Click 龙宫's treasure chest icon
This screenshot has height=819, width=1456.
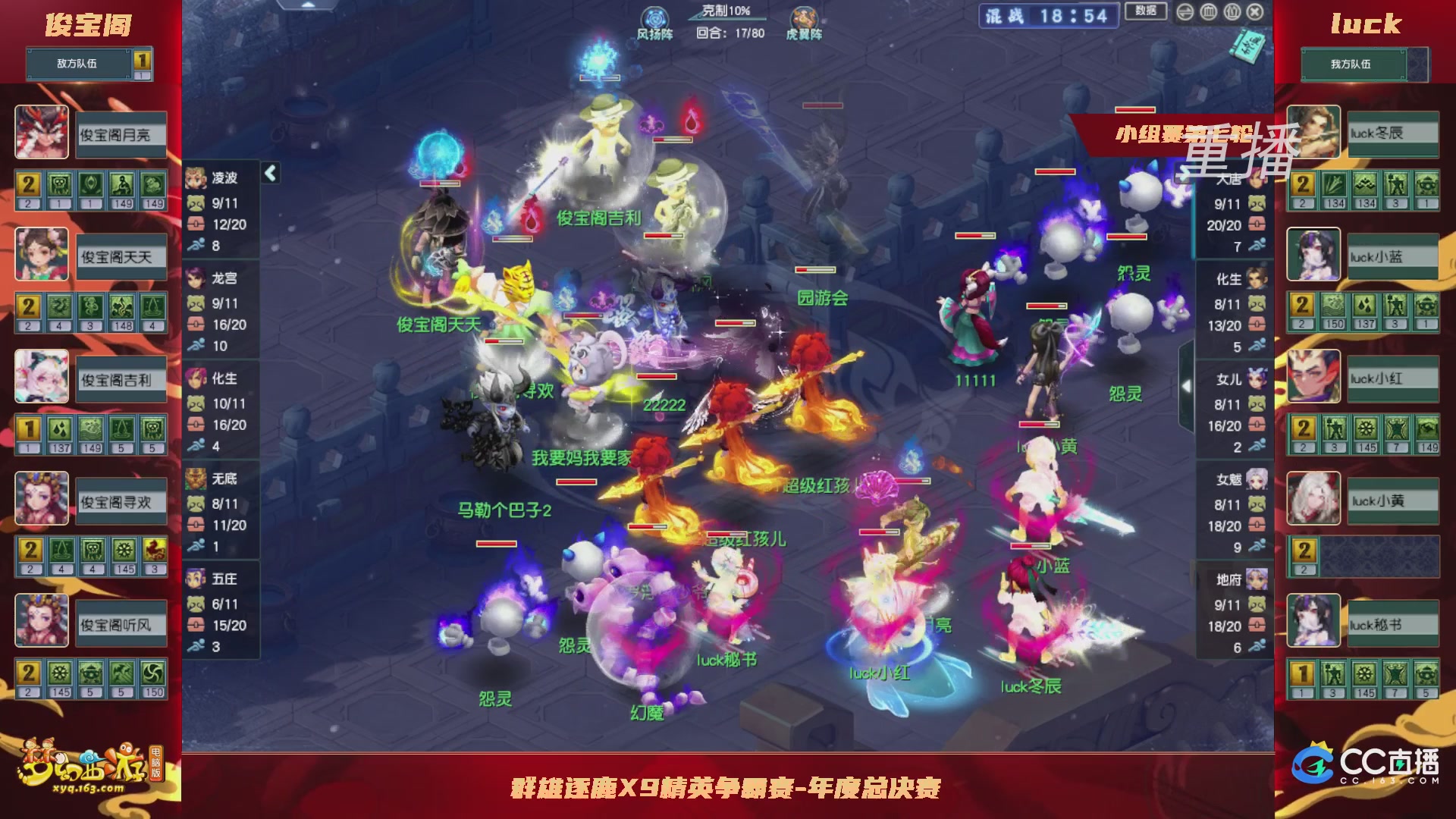pyautogui.click(x=196, y=324)
